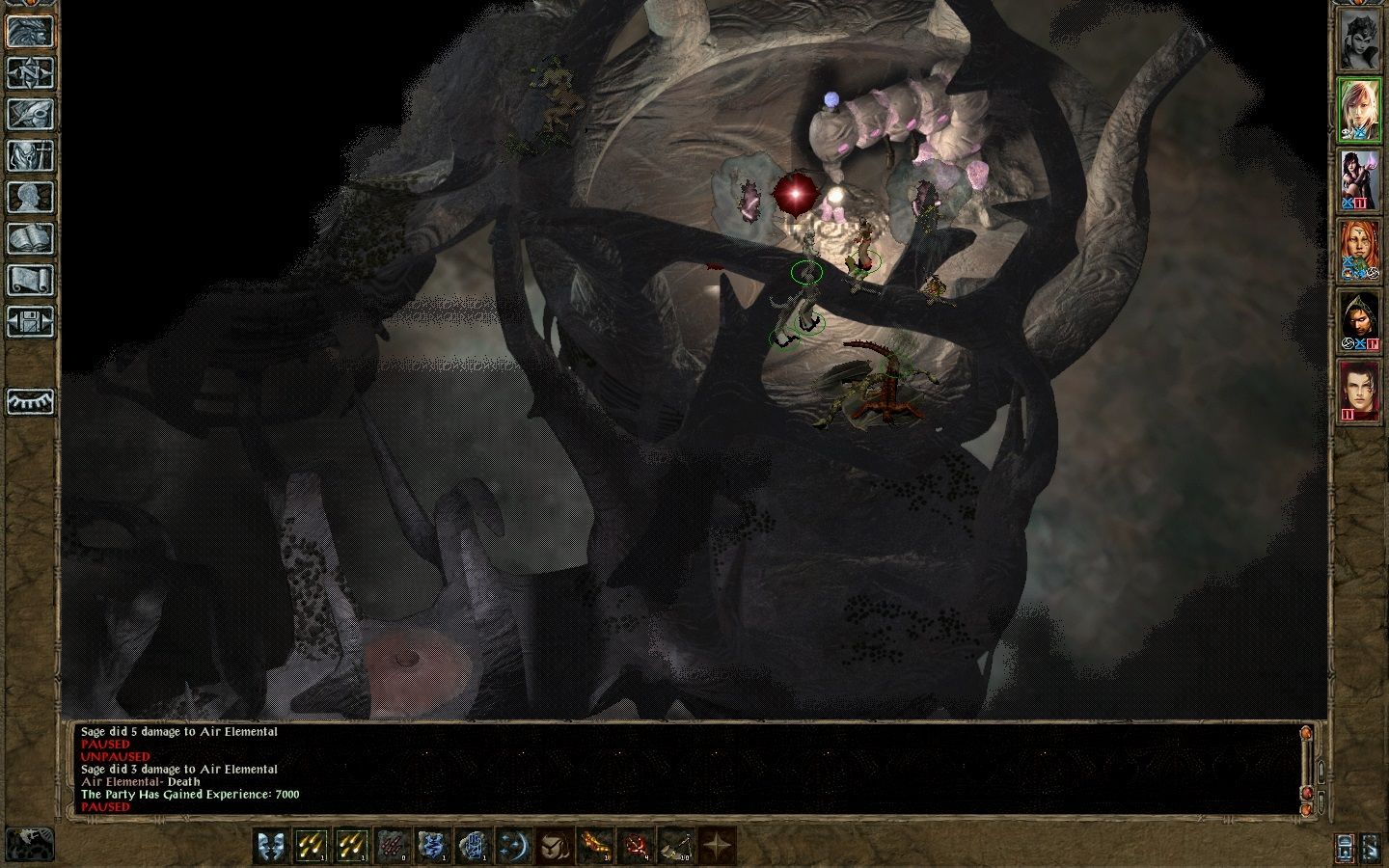This screenshot has height=868, width=1389.
Task: Click the closed-eye rest button
Action: [x=30, y=401]
